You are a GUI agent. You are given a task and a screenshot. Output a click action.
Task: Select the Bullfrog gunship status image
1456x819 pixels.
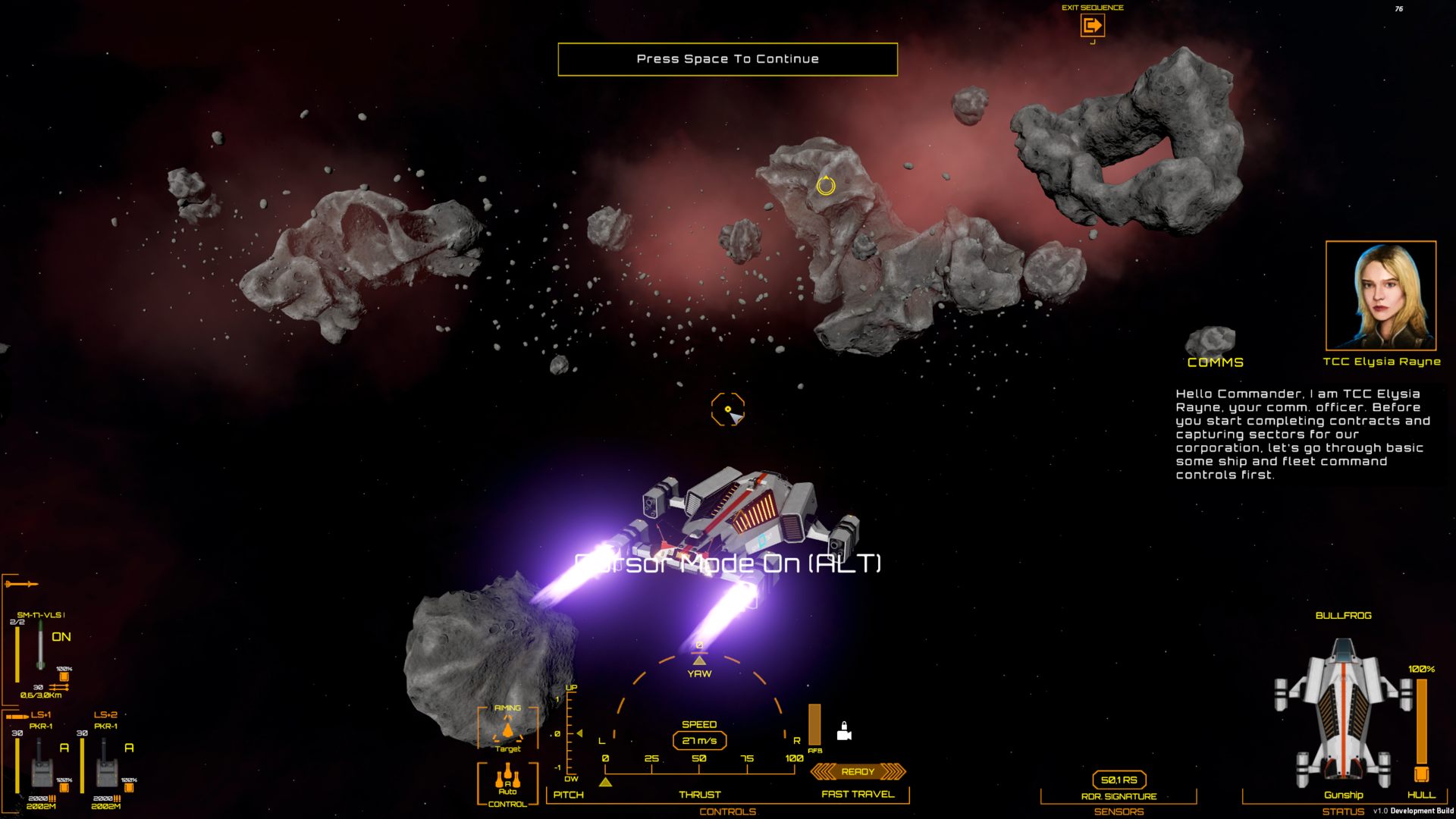tap(1342, 714)
